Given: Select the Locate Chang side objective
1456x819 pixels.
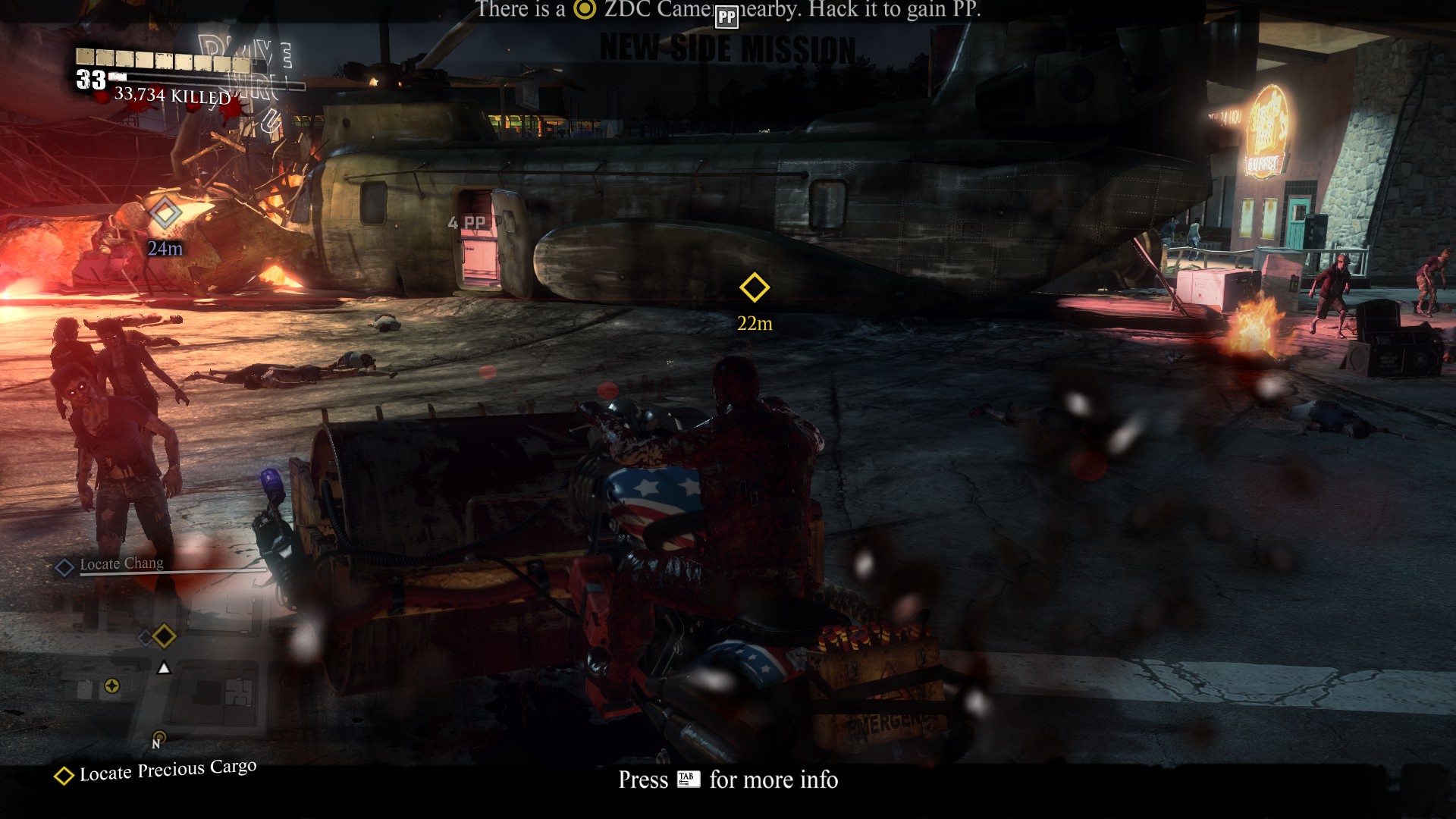Looking at the screenshot, I should [121, 564].
